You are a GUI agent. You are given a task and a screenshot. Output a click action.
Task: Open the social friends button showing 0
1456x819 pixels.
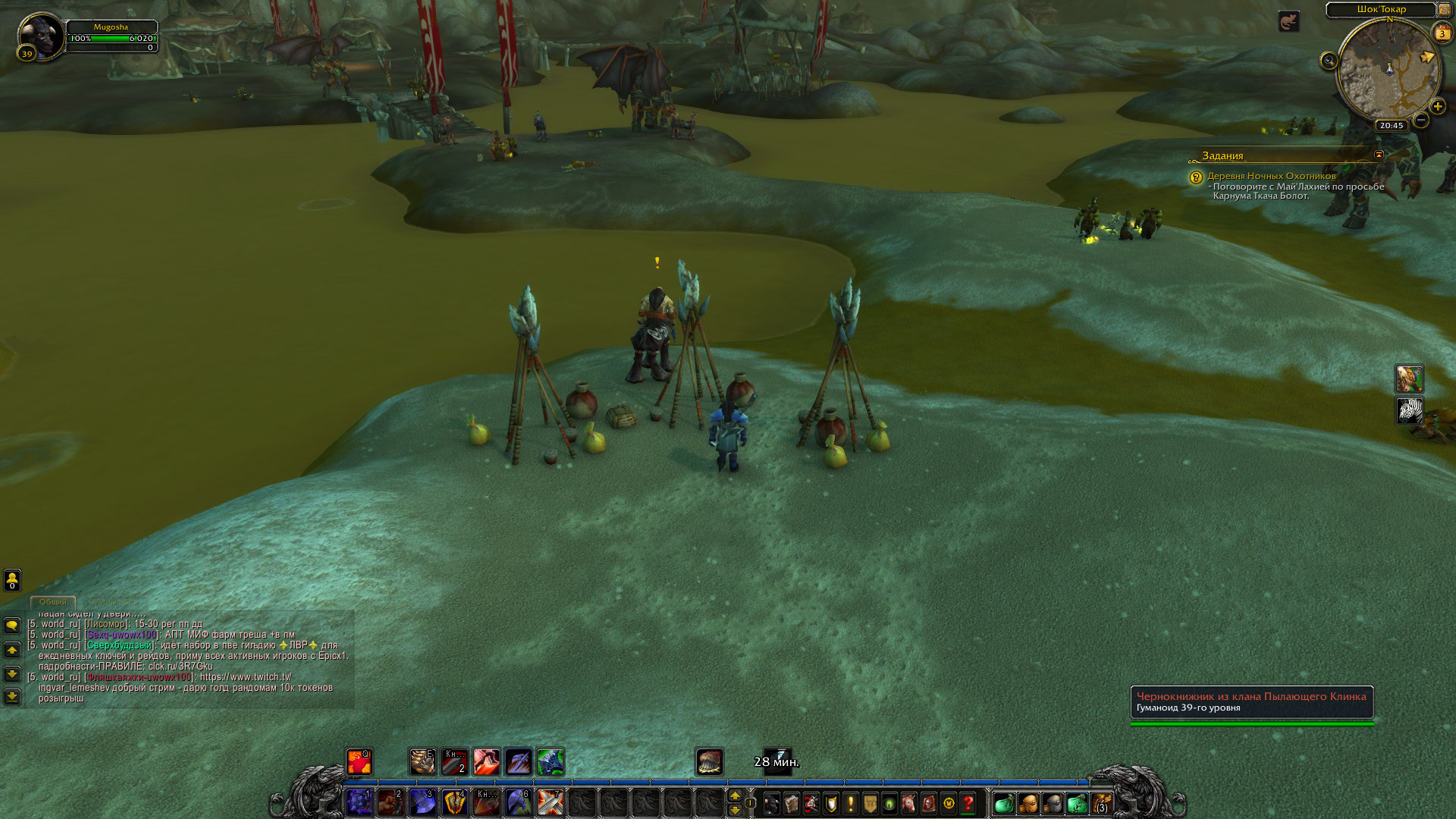point(12,580)
